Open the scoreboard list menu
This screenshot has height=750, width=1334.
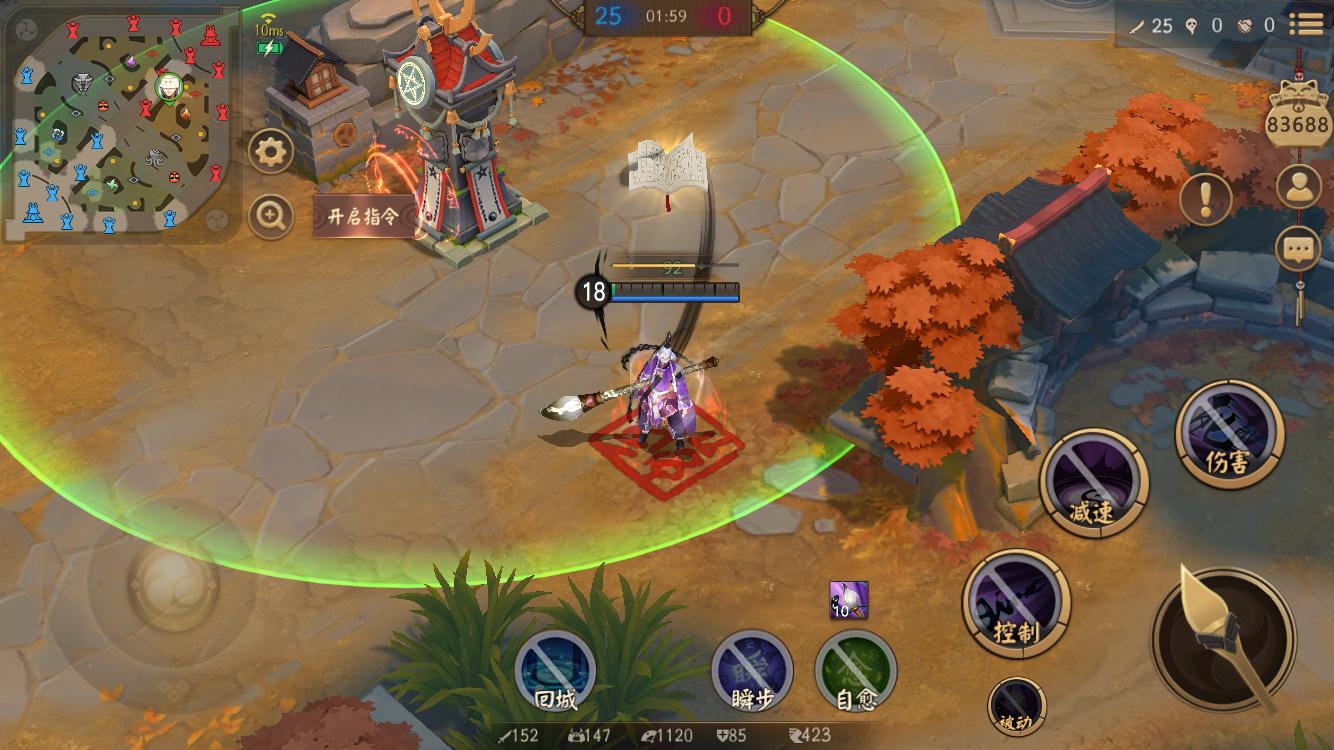pyautogui.click(x=1305, y=24)
